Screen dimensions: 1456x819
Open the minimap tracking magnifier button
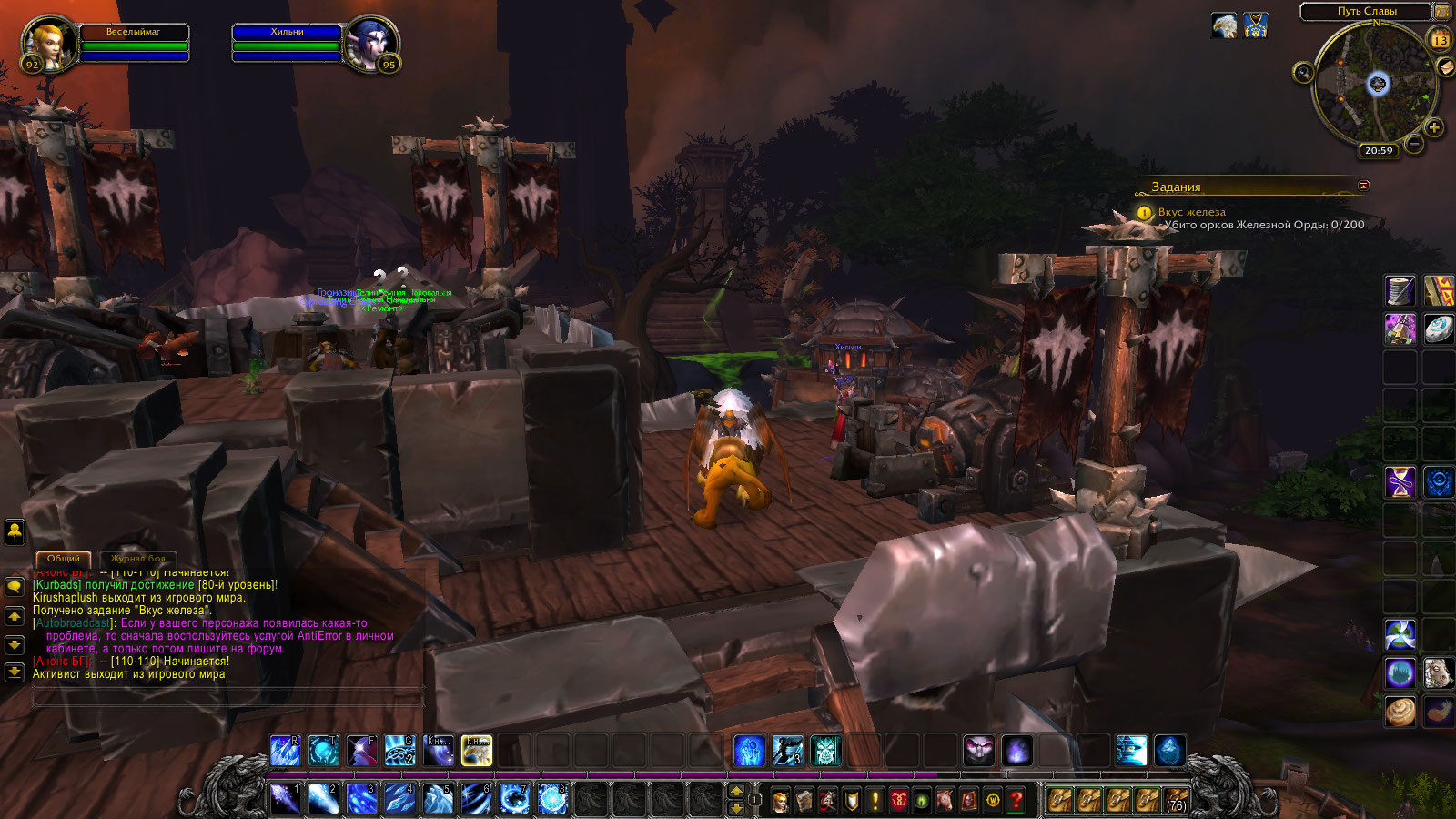pos(1303,73)
